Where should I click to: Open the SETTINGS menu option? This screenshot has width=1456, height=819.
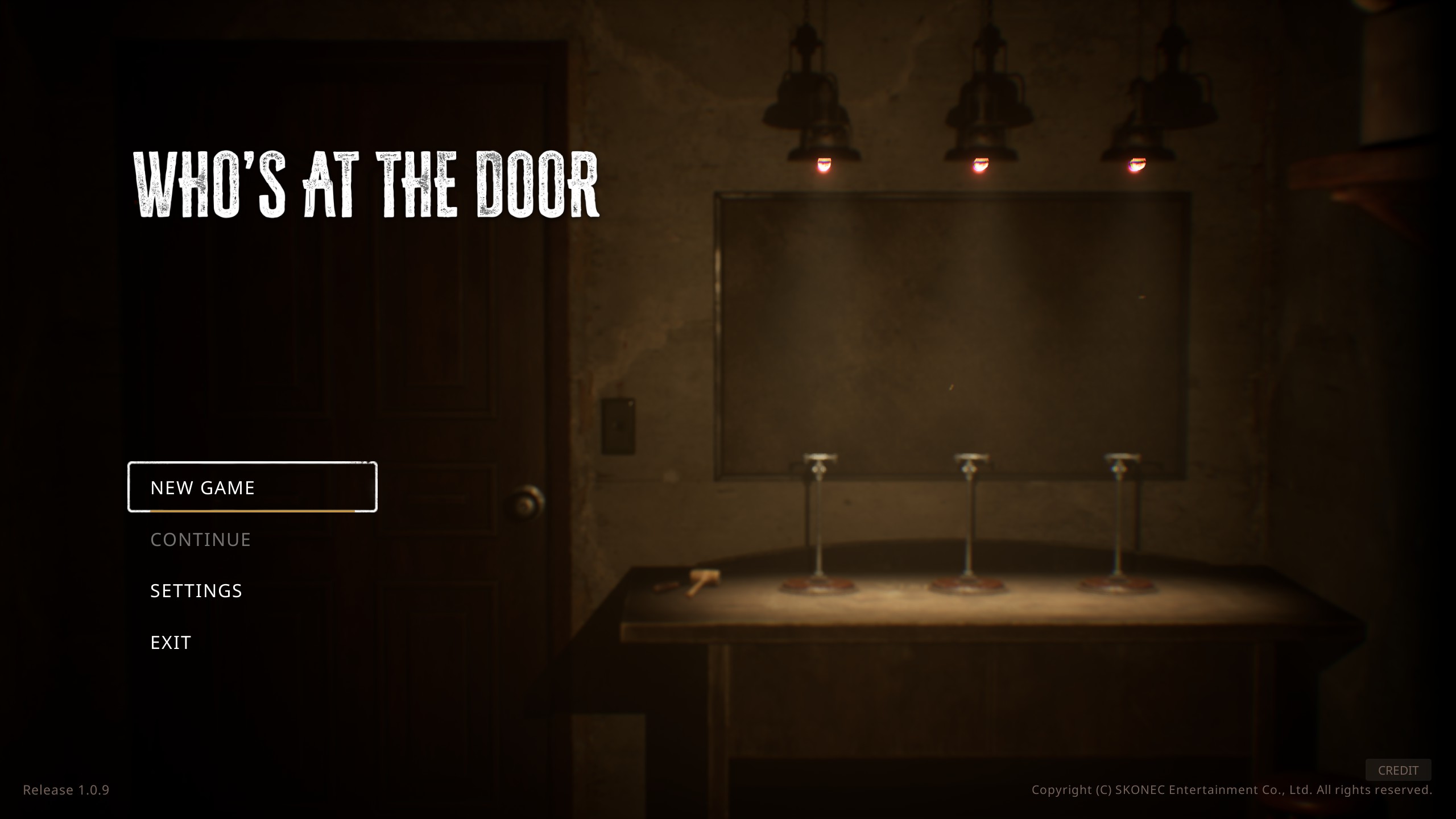point(196,591)
